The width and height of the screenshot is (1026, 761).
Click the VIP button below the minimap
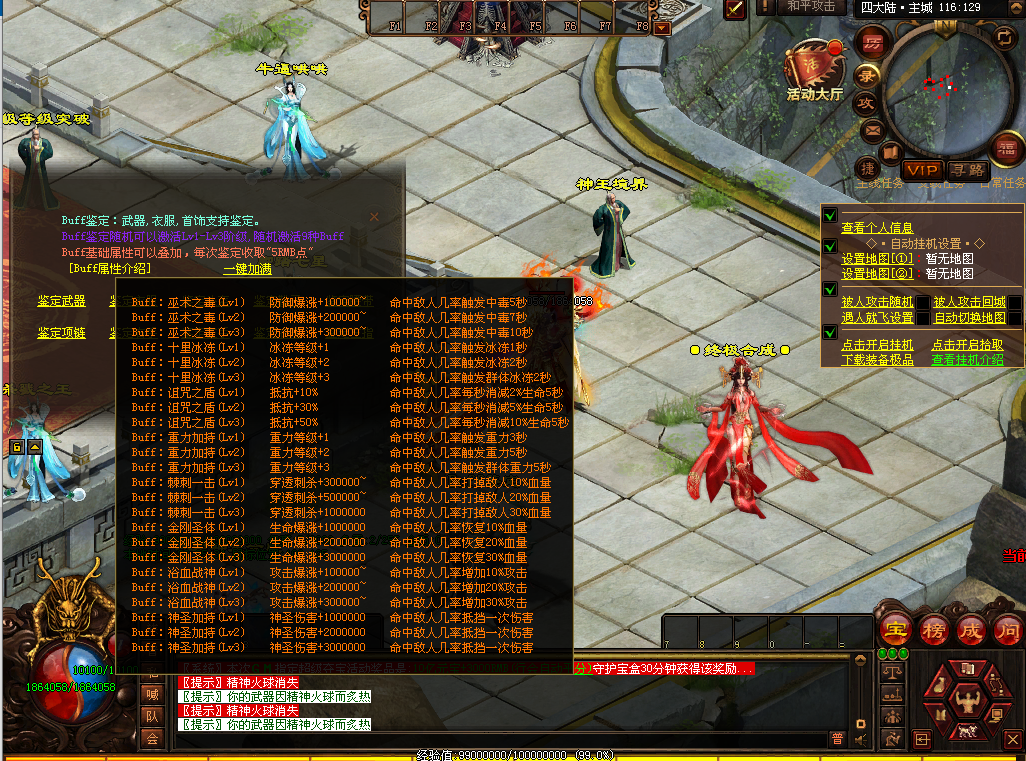(x=922, y=170)
